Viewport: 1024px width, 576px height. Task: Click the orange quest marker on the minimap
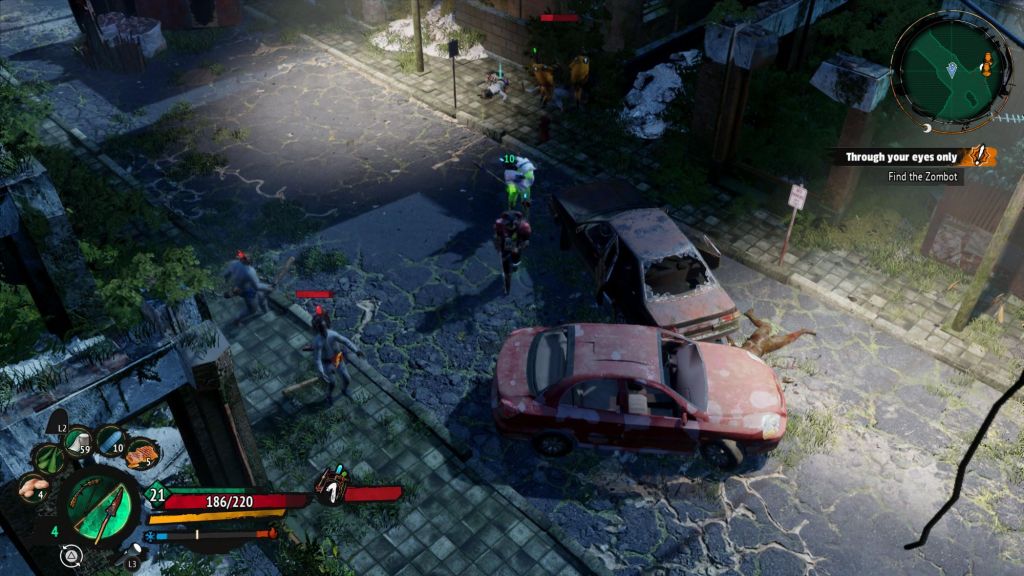[988, 64]
